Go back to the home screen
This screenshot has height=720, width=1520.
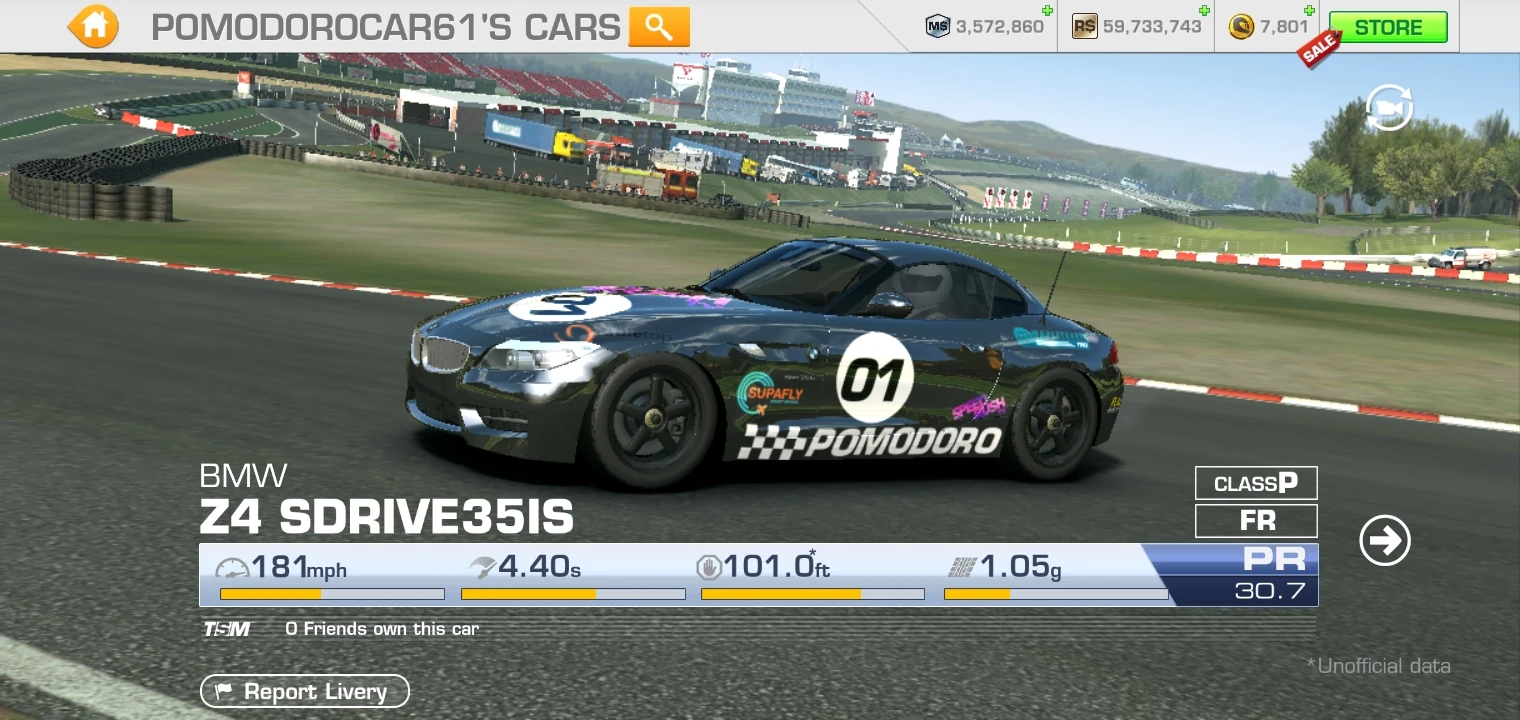point(94,27)
